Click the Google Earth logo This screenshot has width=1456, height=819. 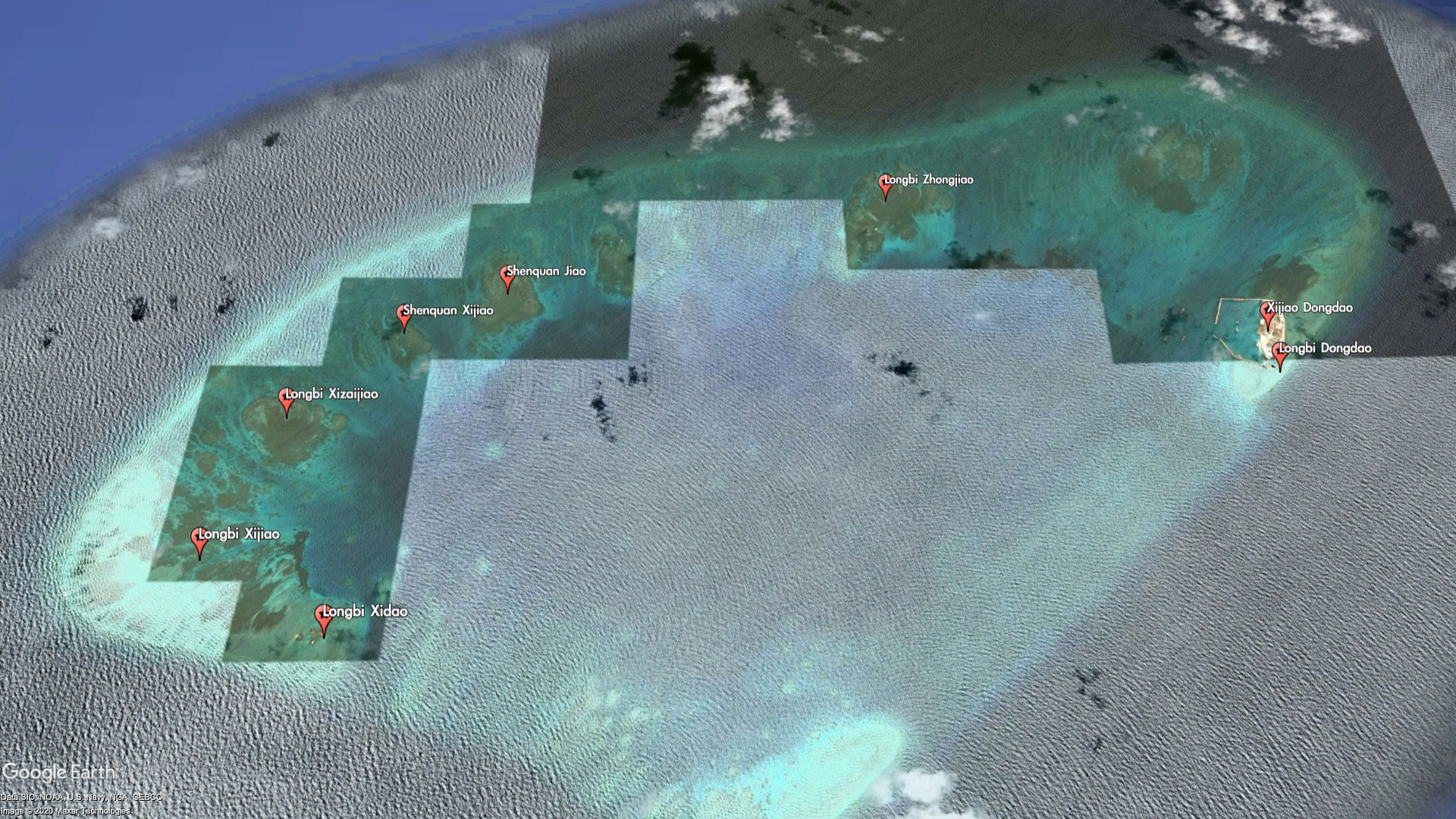pyautogui.click(x=58, y=772)
